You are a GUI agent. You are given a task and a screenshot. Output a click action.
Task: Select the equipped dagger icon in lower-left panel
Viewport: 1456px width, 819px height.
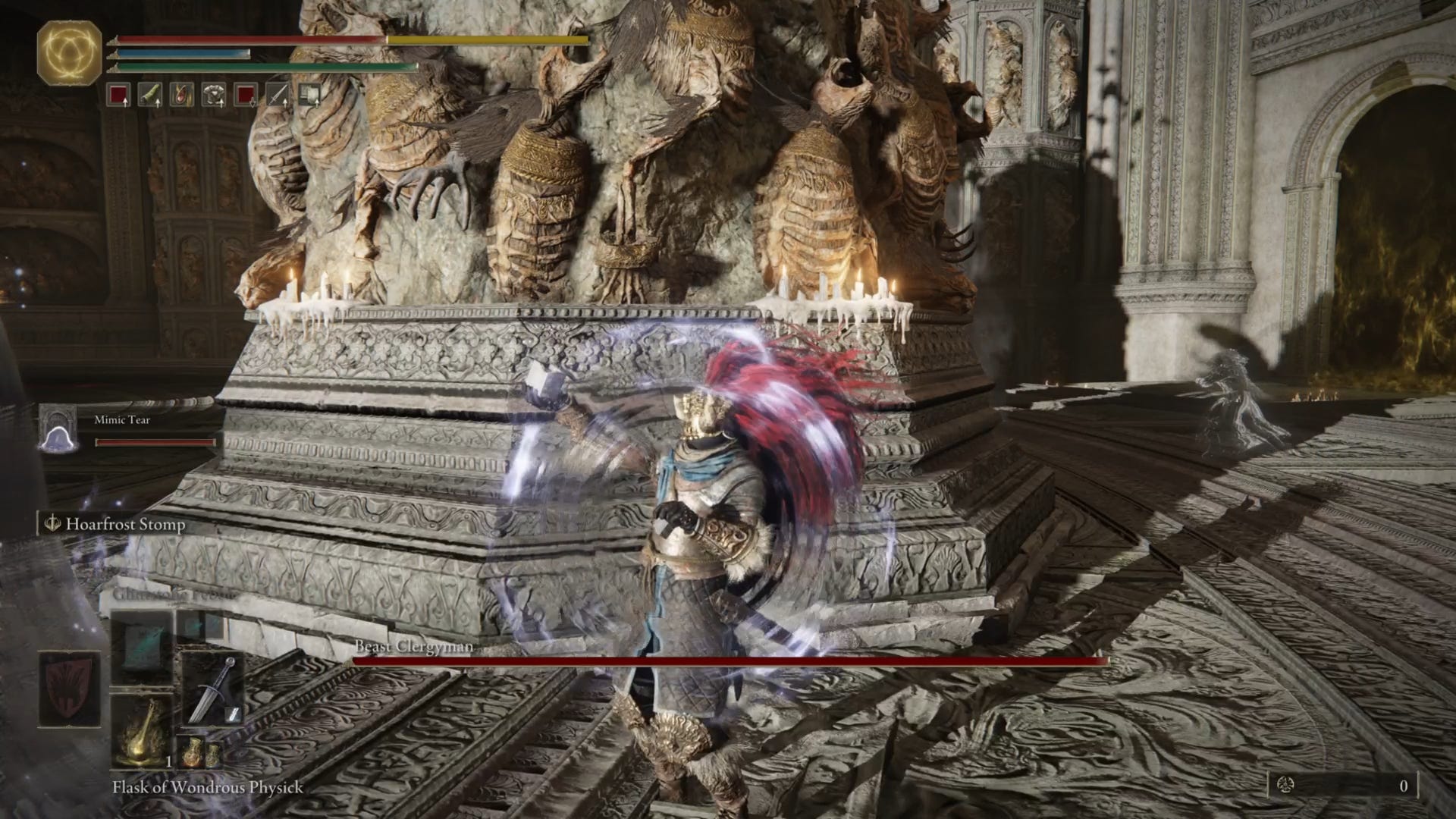(x=212, y=686)
